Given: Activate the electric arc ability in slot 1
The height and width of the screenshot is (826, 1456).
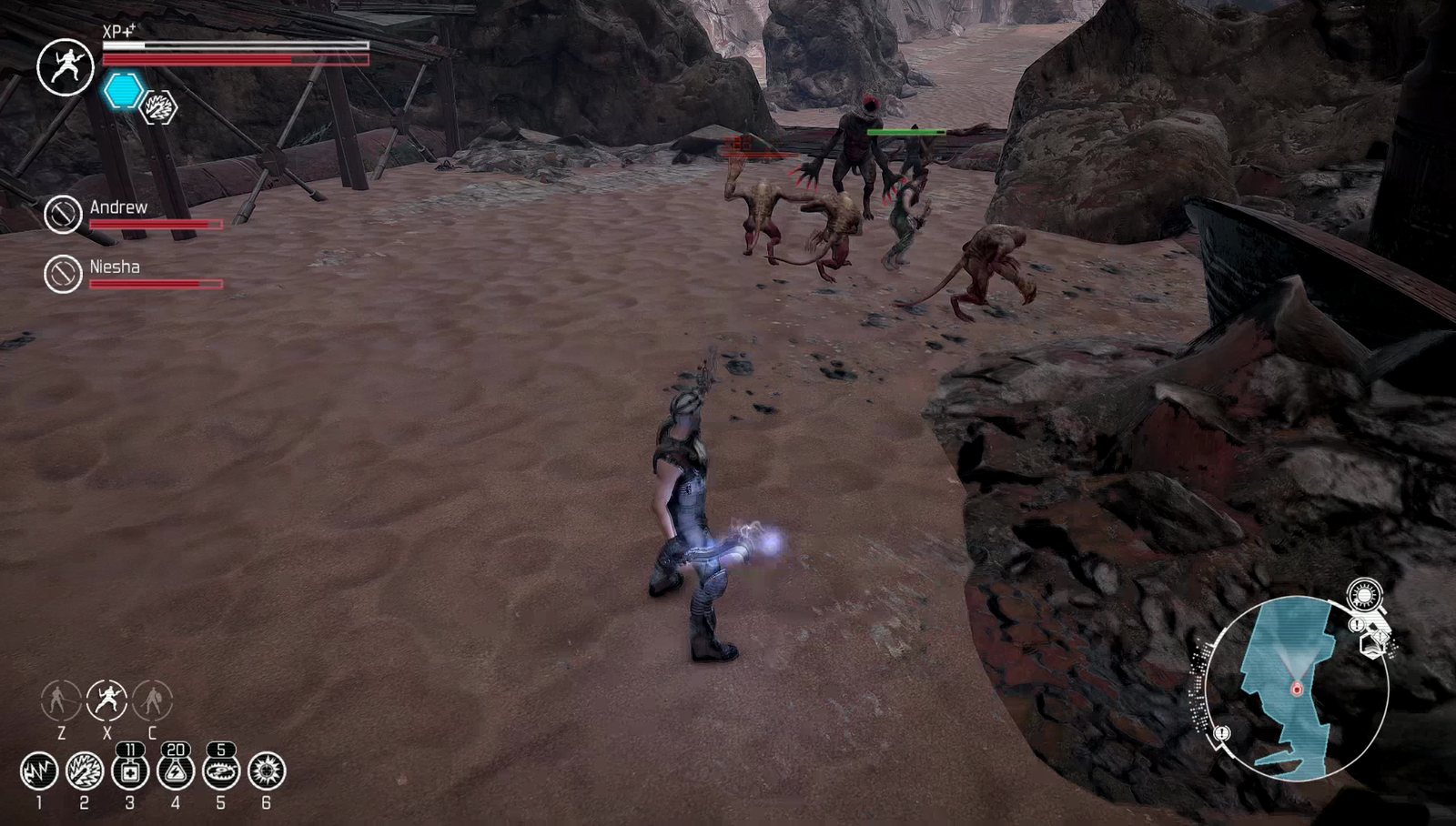Looking at the screenshot, I should 39,771.
